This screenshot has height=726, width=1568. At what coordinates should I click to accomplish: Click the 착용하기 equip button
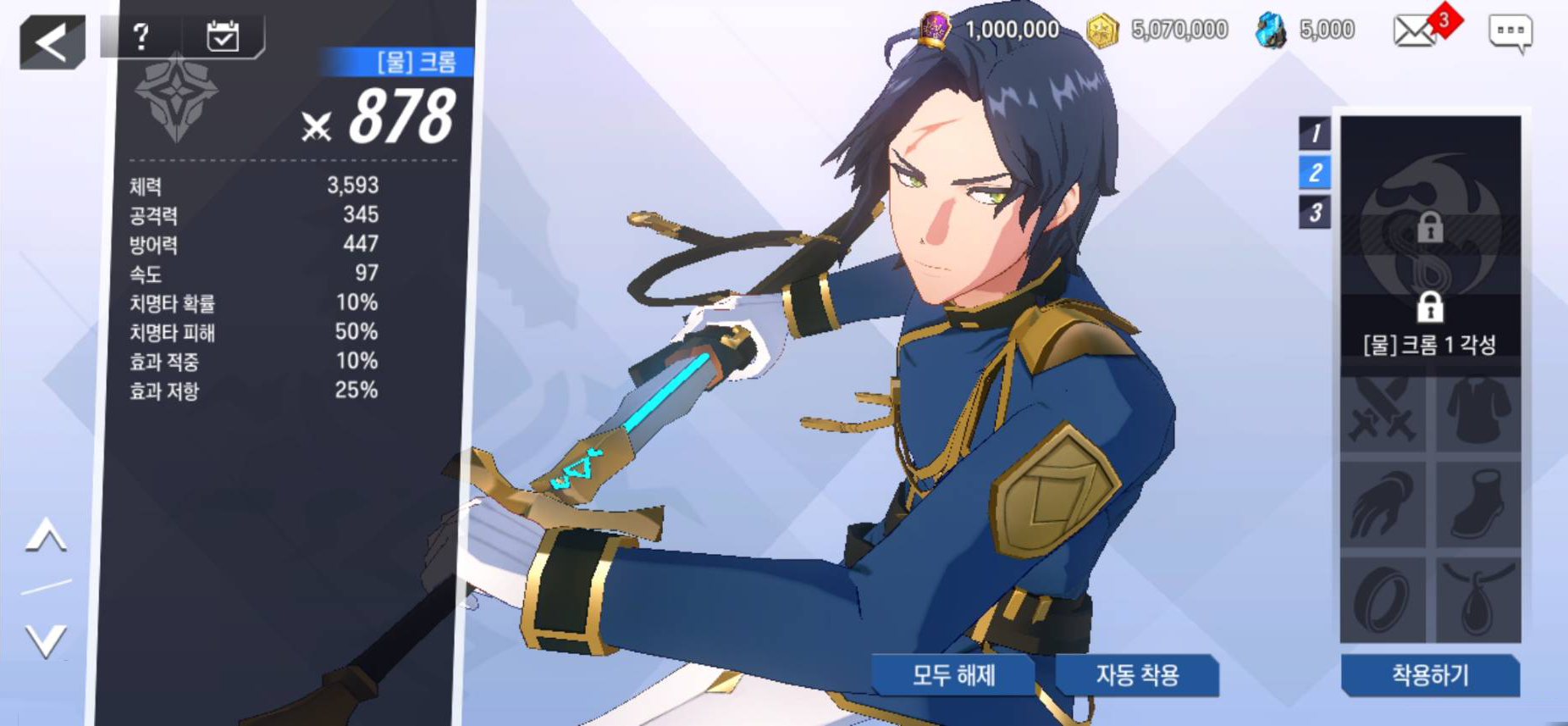(1430, 675)
